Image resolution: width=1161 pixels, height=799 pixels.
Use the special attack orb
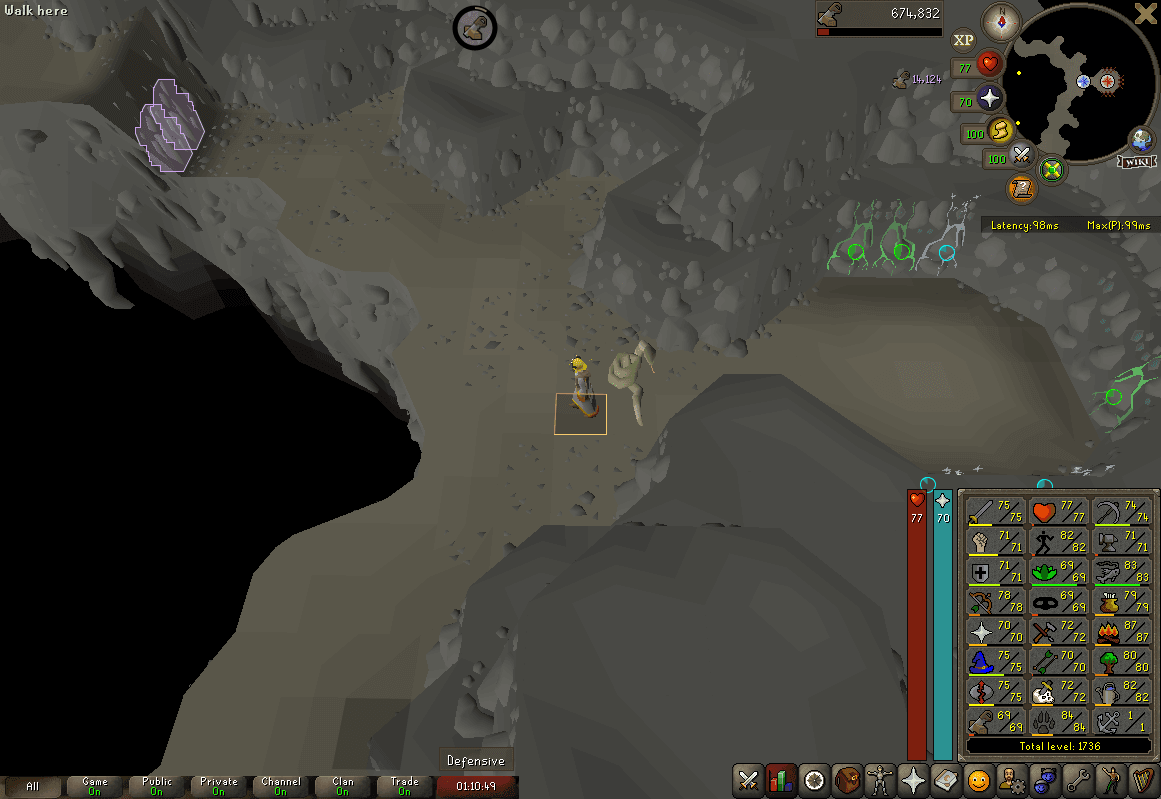(x=1021, y=155)
